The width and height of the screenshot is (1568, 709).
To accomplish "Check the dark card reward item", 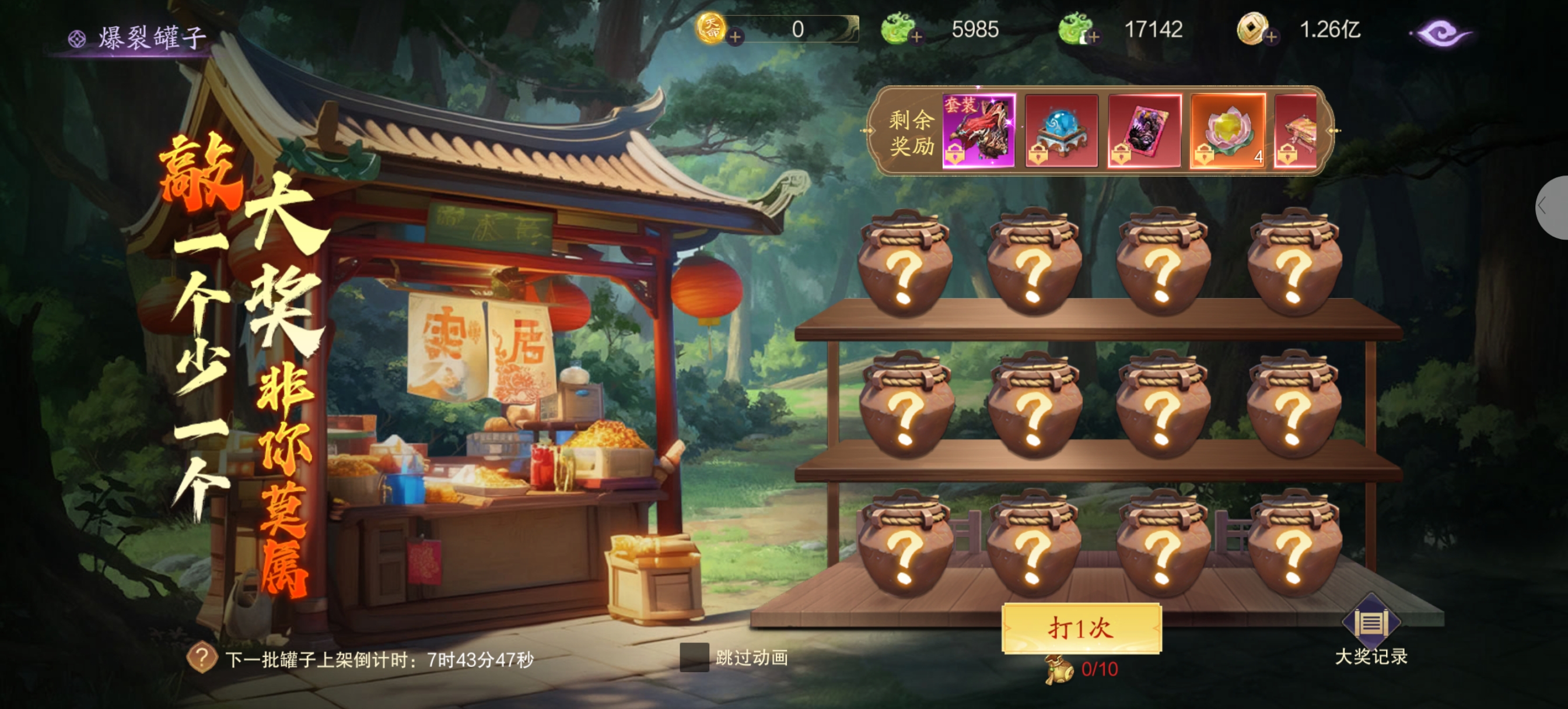I will (1144, 130).
